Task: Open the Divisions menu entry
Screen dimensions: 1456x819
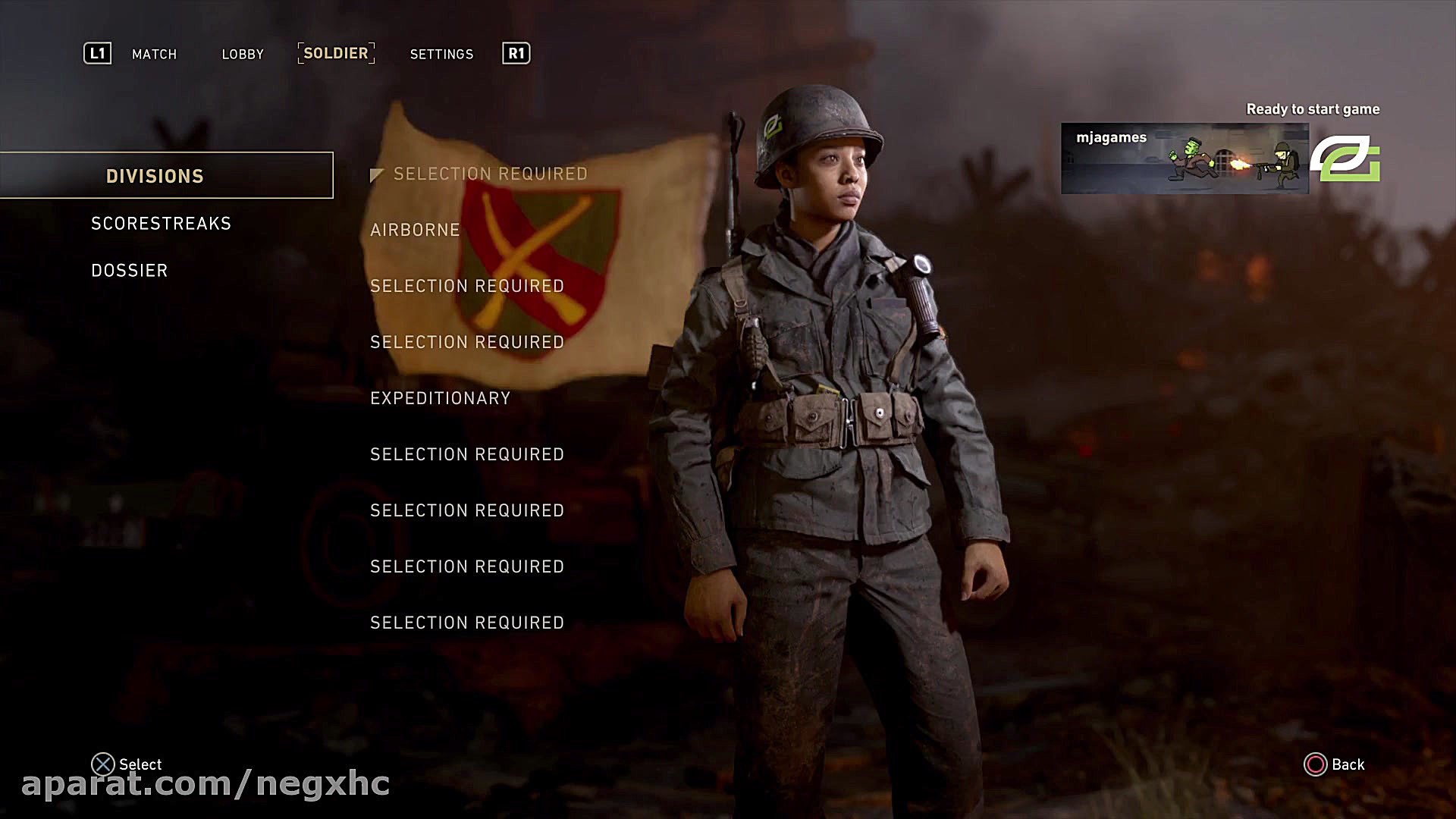Action: pyautogui.click(x=155, y=176)
